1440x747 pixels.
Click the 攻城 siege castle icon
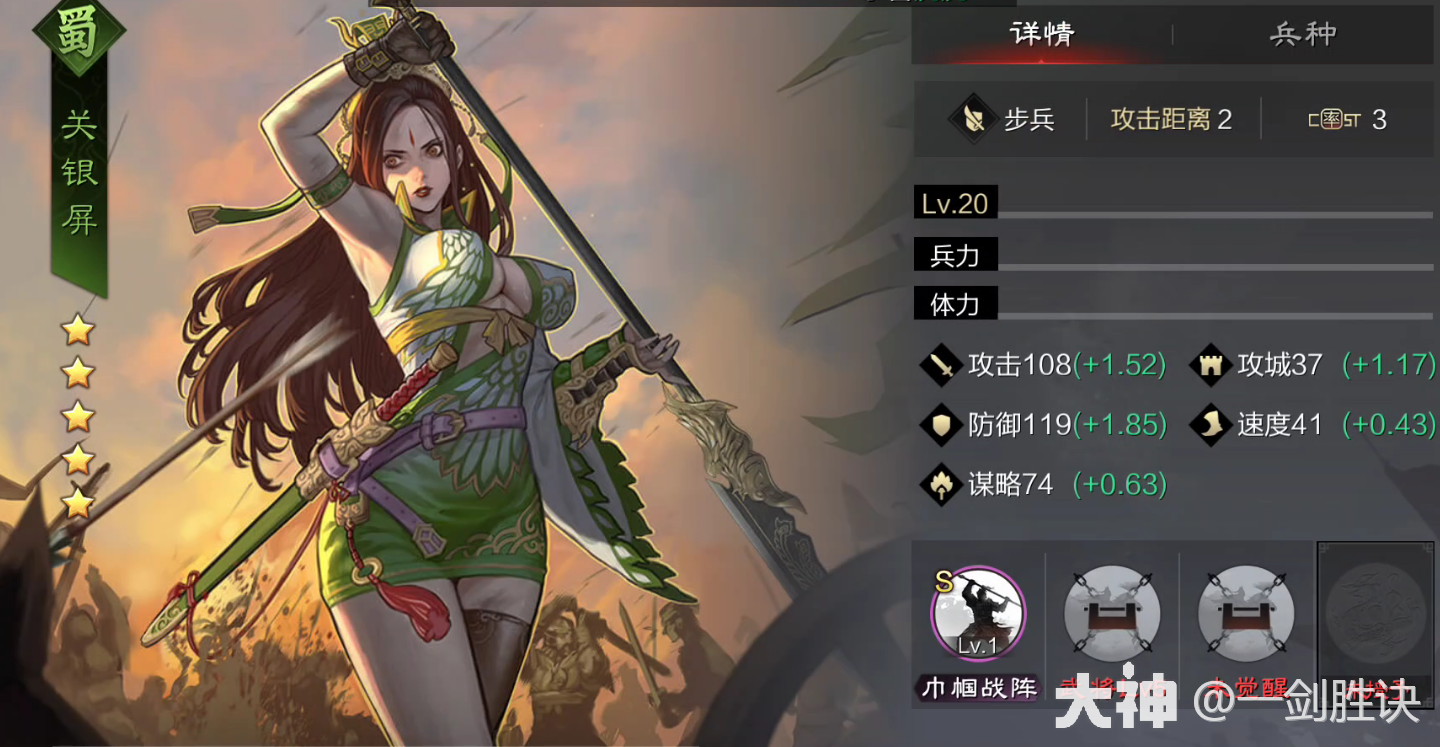pos(1210,366)
